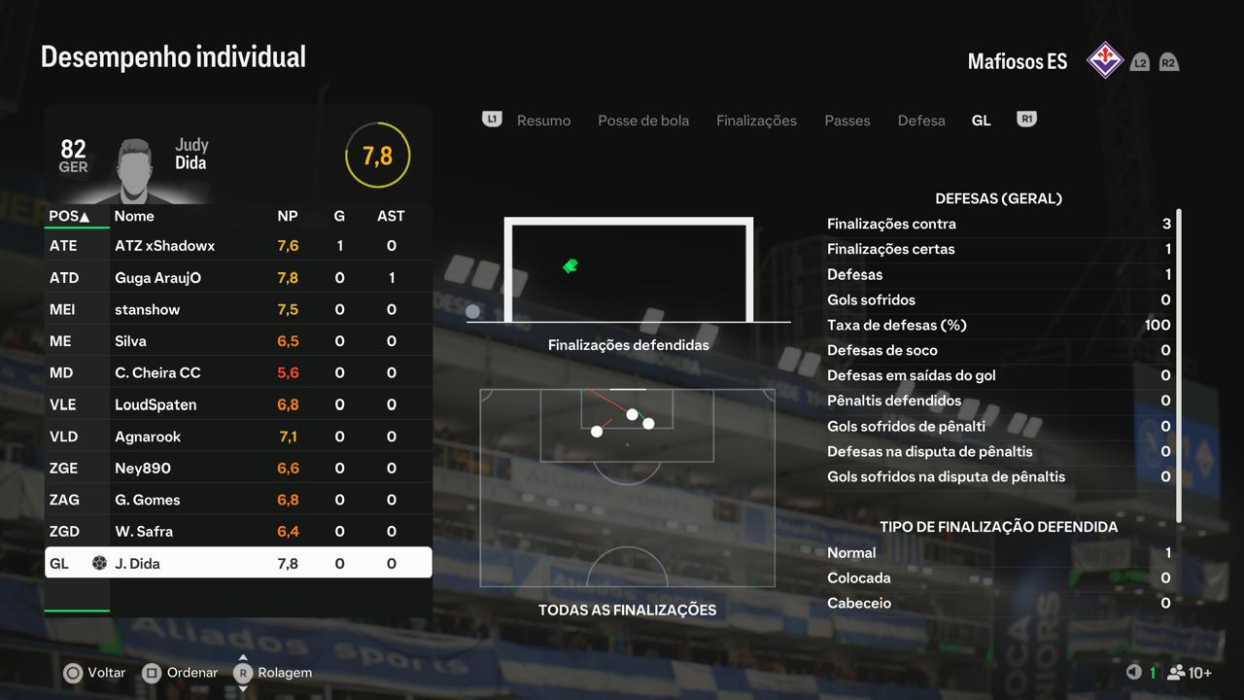This screenshot has height=700, width=1244.
Task: Open the Posse de bola tab
Action: click(x=643, y=121)
